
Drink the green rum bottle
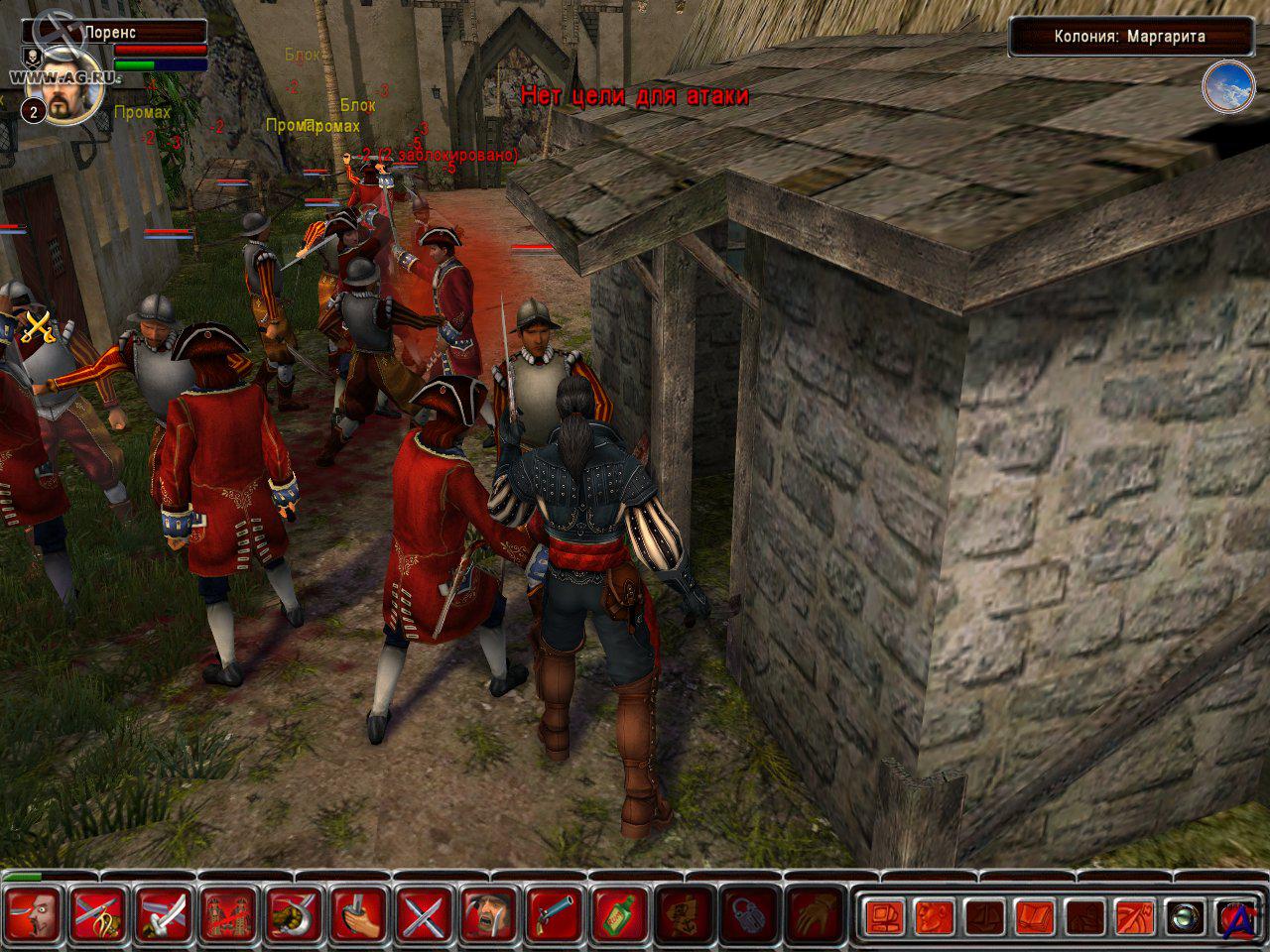point(621,913)
